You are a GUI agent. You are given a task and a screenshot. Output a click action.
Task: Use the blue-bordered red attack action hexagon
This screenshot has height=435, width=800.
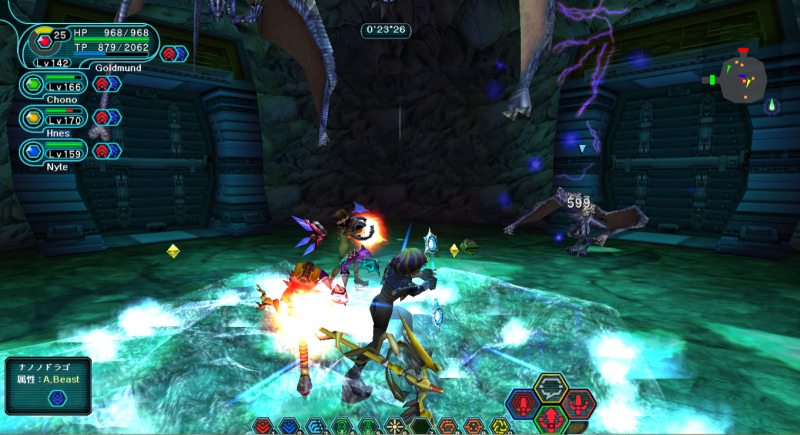[x=522, y=404]
